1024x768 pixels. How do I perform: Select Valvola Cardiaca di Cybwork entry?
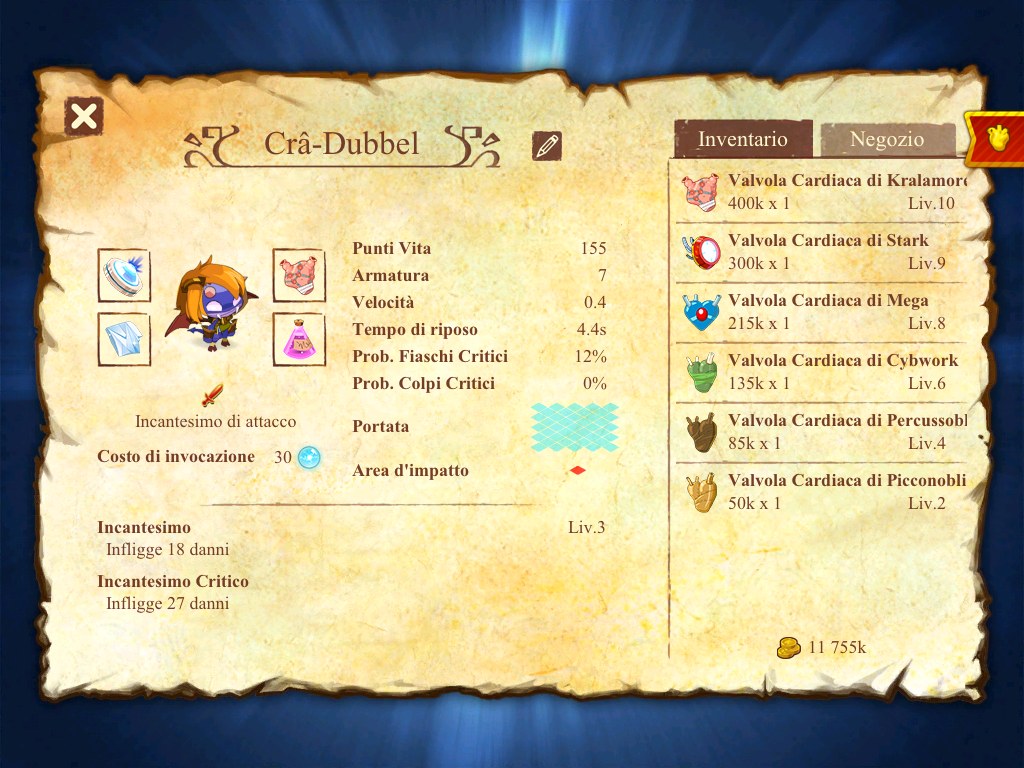coord(820,372)
